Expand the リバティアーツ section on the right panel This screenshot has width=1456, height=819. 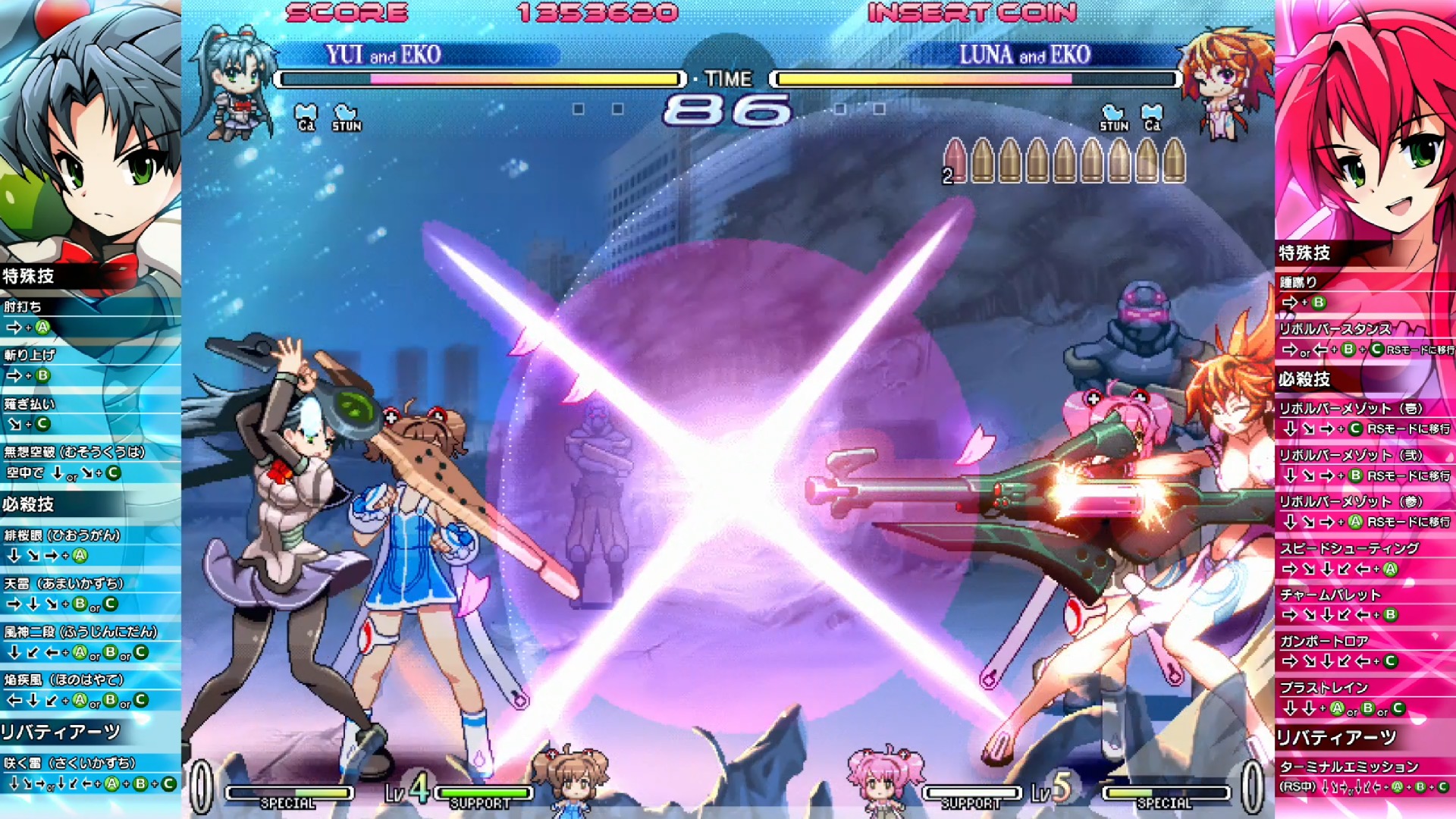click(x=1335, y=736)
